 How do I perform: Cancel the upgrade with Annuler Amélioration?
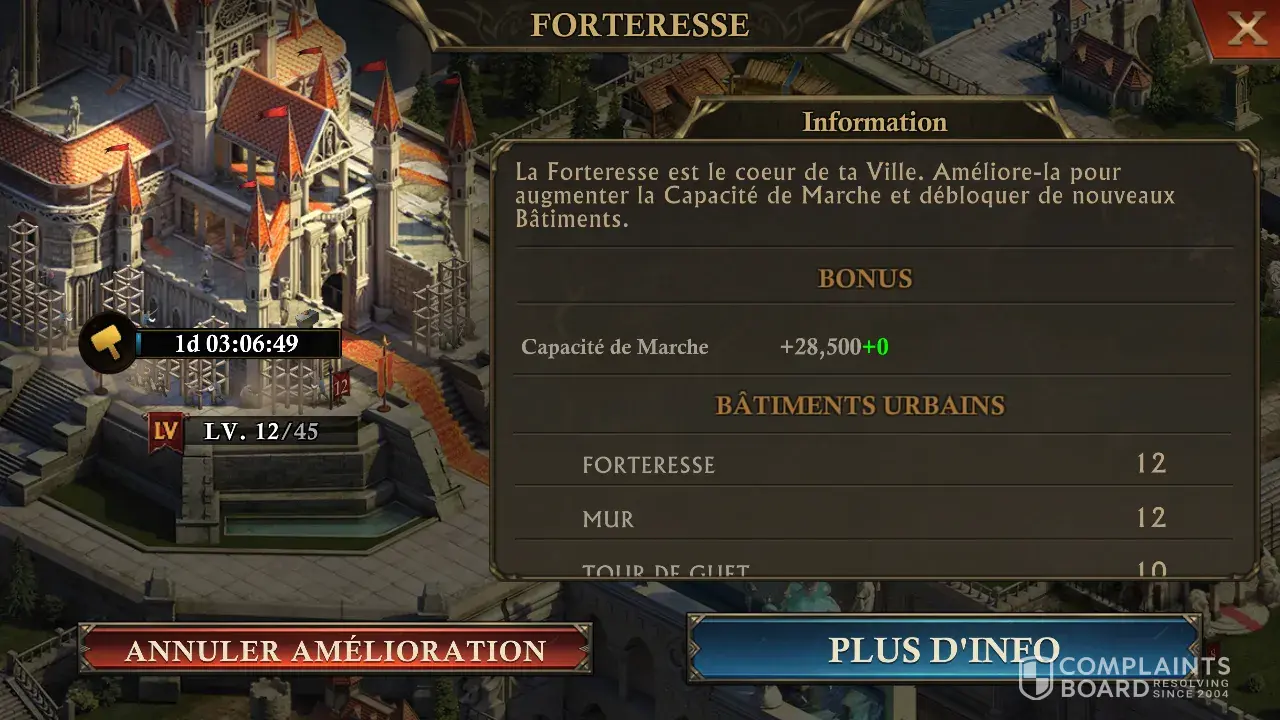tap(335, 650)
